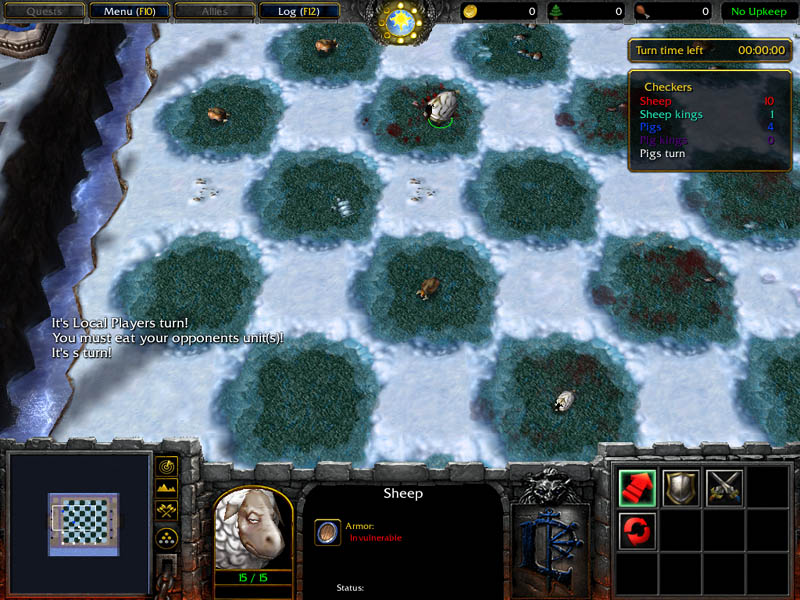Toggle minimap ally color mode button
Image resolution: width=800 pixels, height=600 pixels.
click(x=167, y=513)
